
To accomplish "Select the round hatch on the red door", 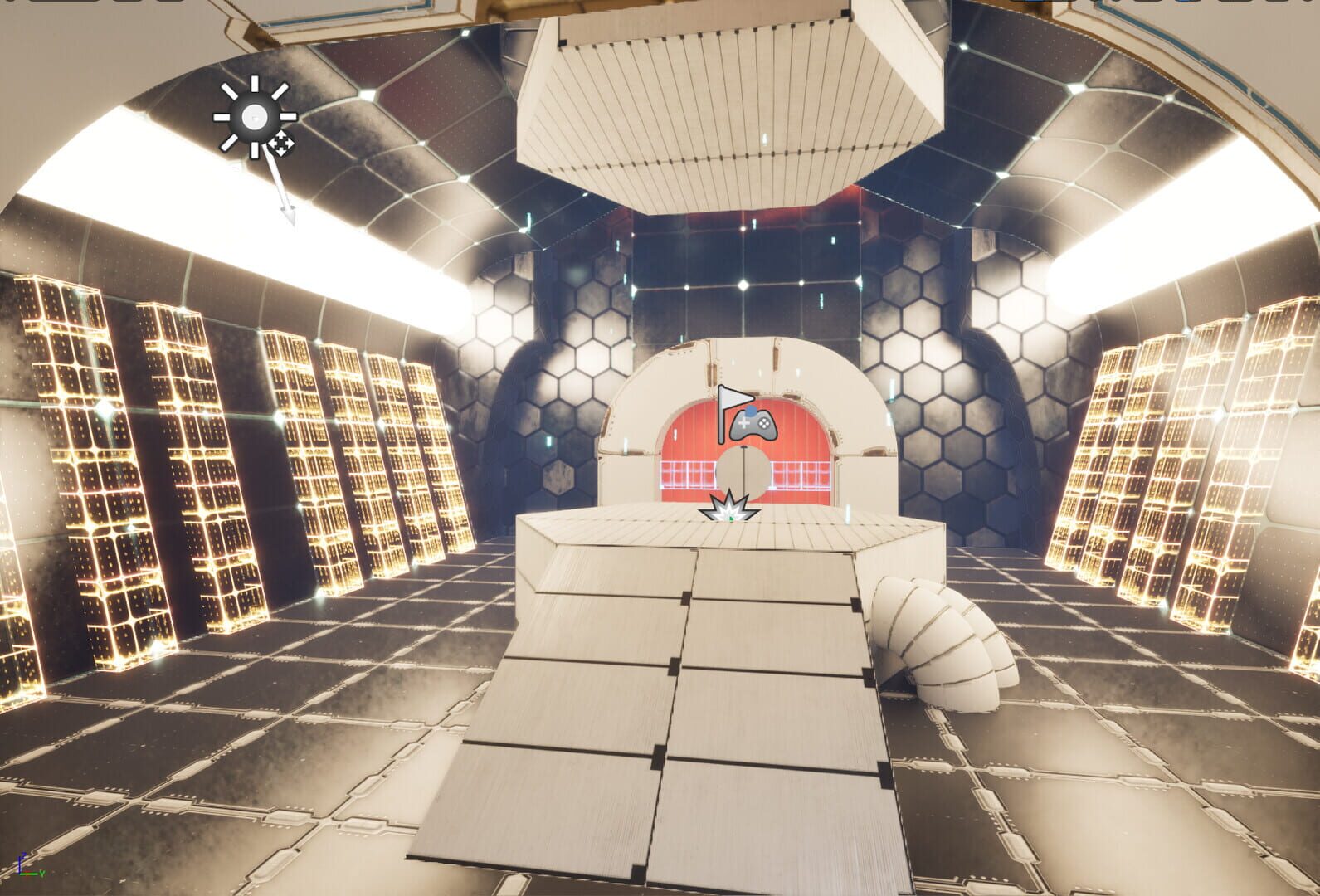I will point(743,471).
